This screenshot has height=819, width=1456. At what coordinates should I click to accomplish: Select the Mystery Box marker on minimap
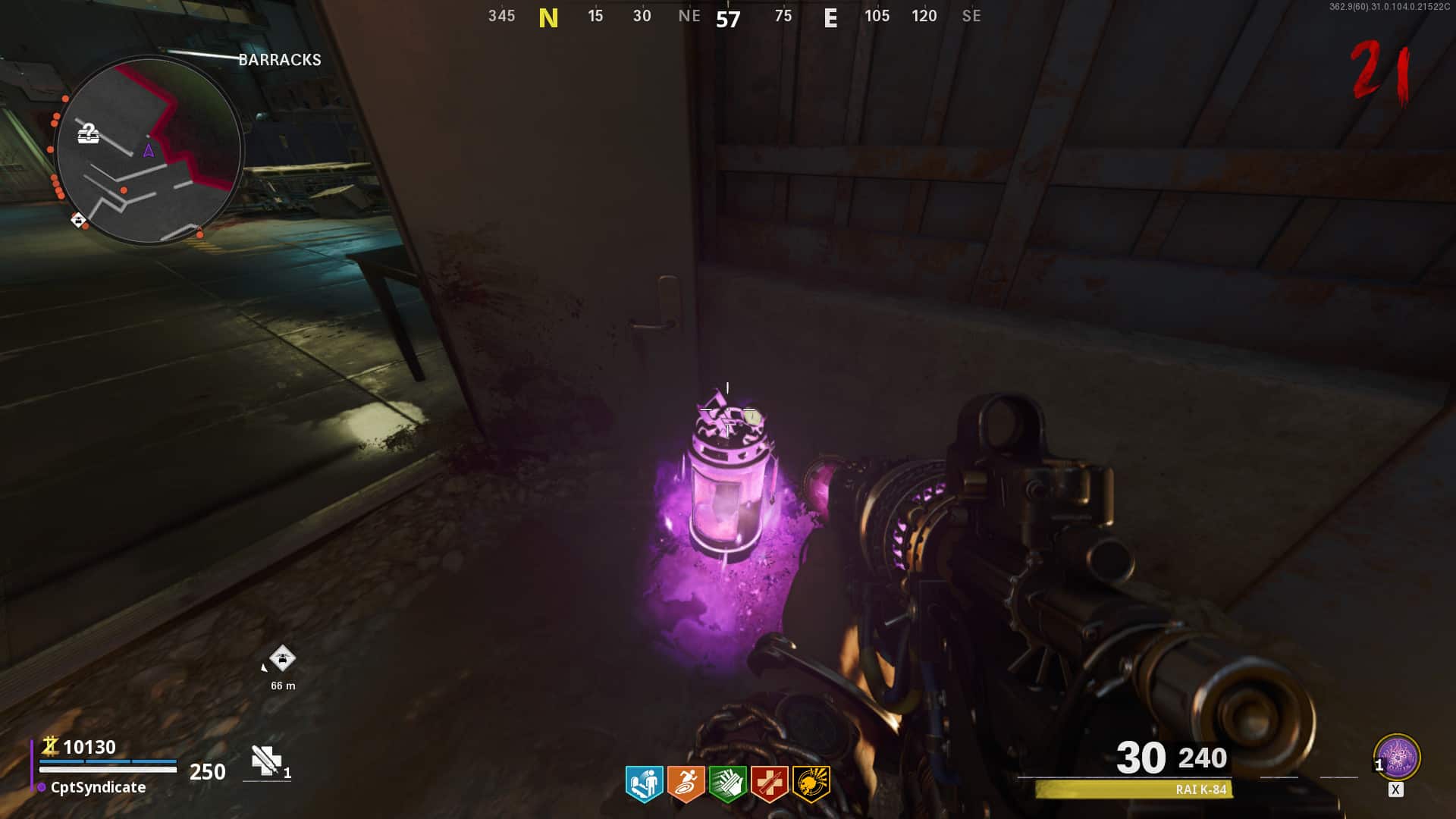click(89, 134)
